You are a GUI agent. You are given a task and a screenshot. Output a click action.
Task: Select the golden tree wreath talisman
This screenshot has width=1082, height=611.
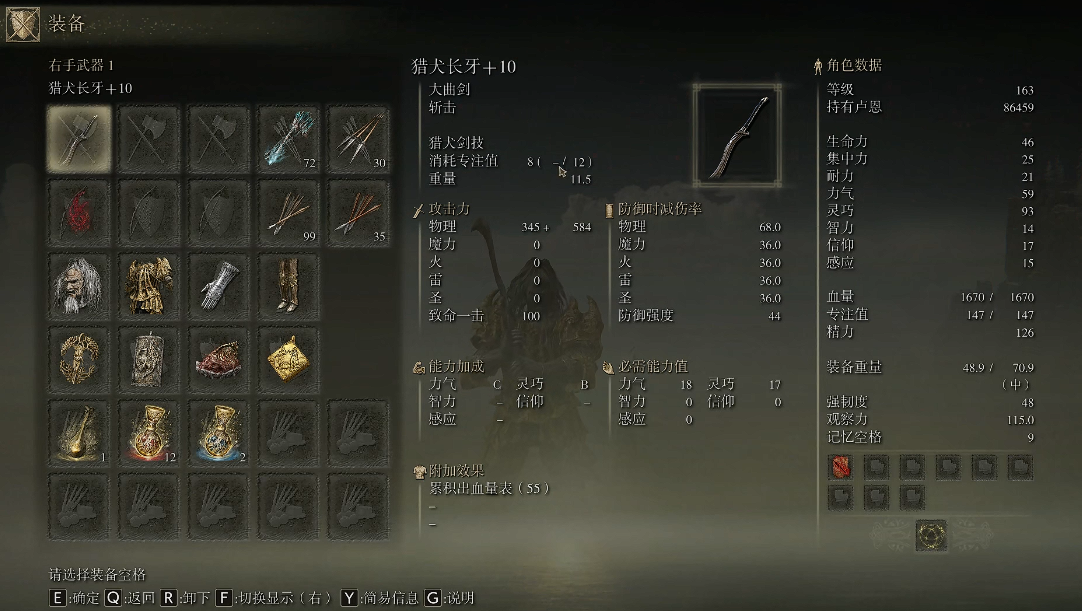pyautogui.click(x=79, y=360)
